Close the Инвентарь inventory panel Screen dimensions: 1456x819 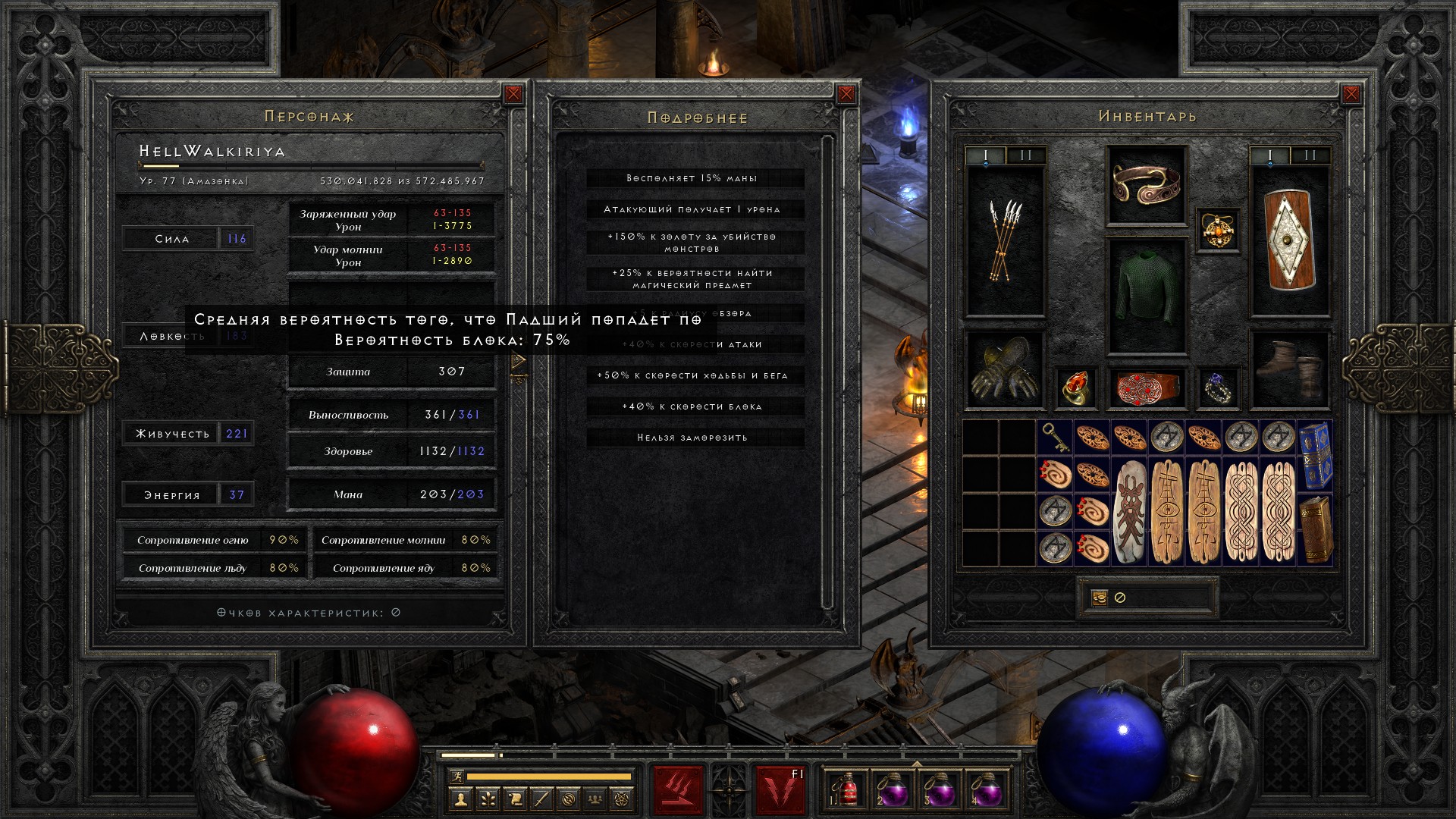[x=1351, y=94]
